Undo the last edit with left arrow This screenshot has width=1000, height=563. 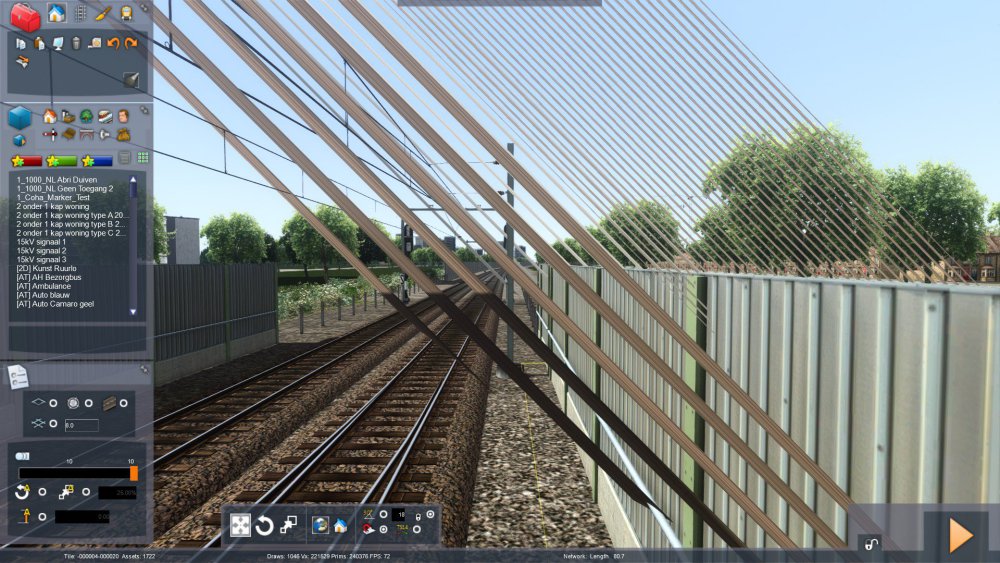(113, 43)
